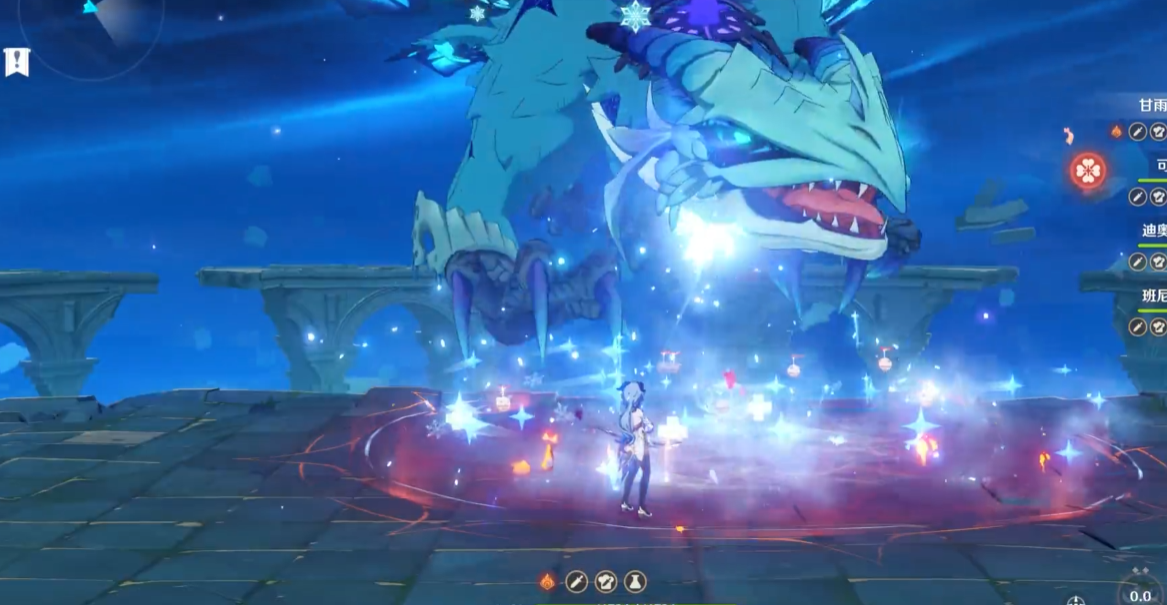
Task: Switch to party member 班尼特
Action: (1153, 296)
